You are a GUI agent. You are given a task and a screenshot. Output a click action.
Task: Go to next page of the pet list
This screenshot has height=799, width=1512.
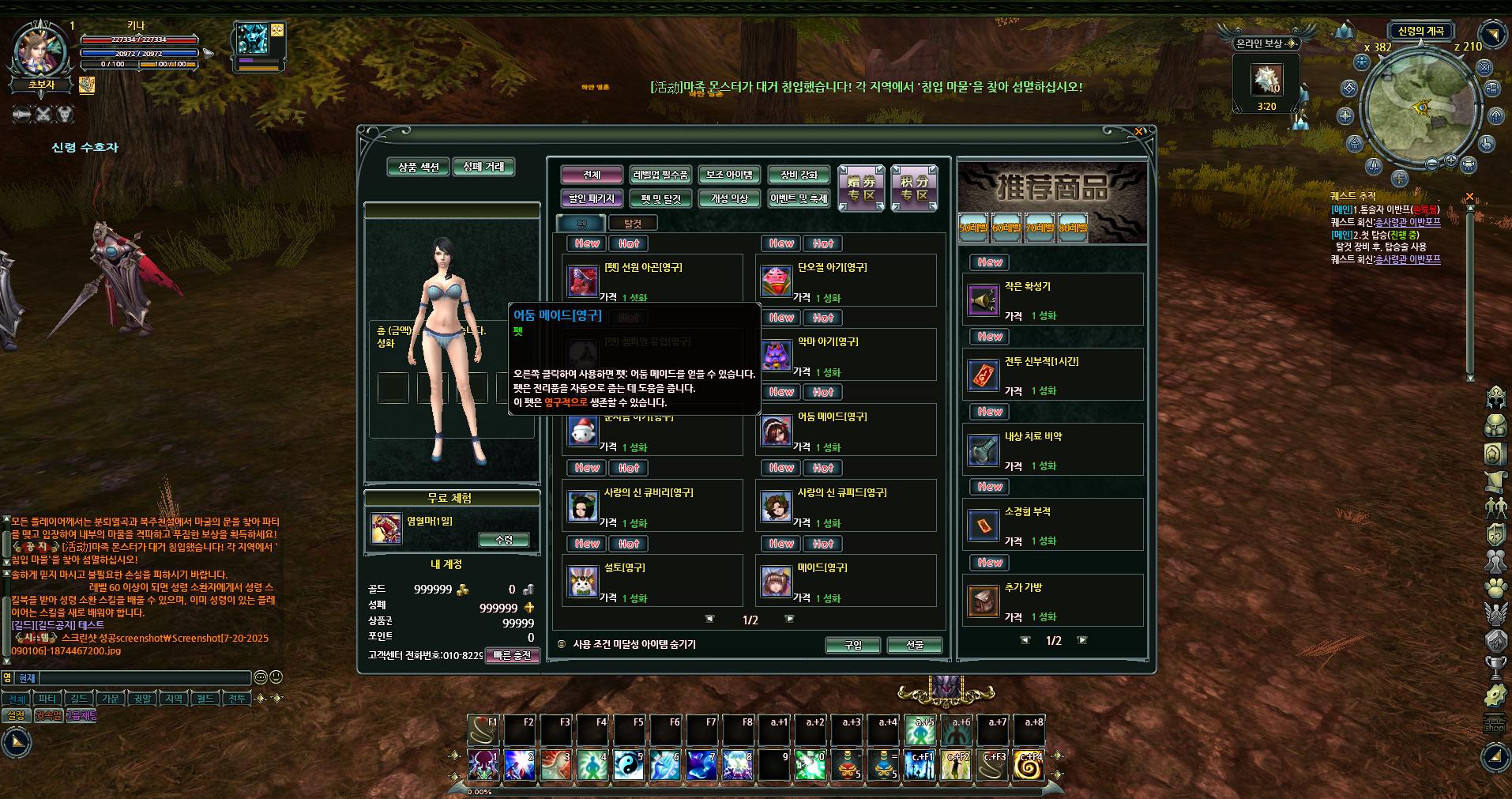[x=789, y=617]
